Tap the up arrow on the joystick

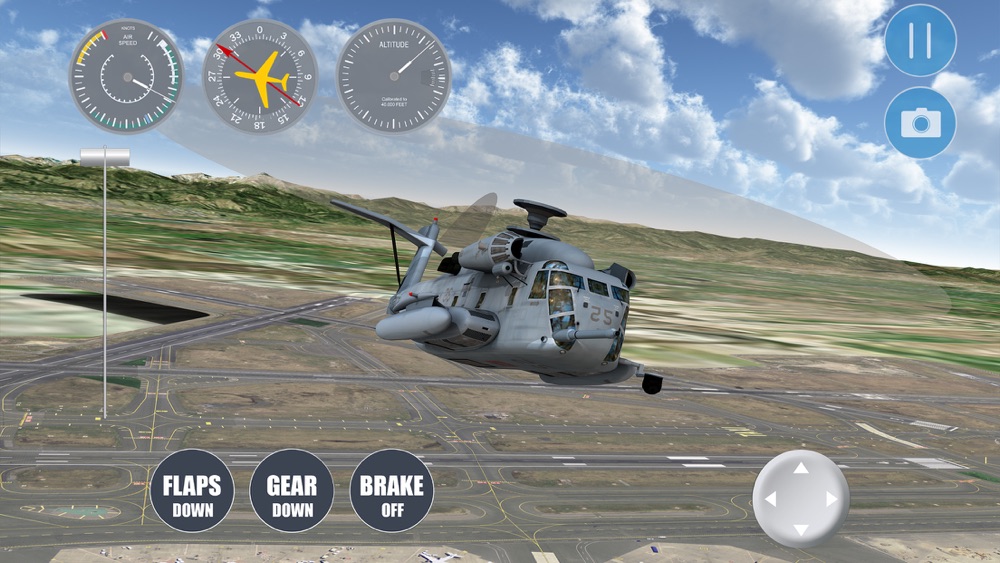[800, 468]
